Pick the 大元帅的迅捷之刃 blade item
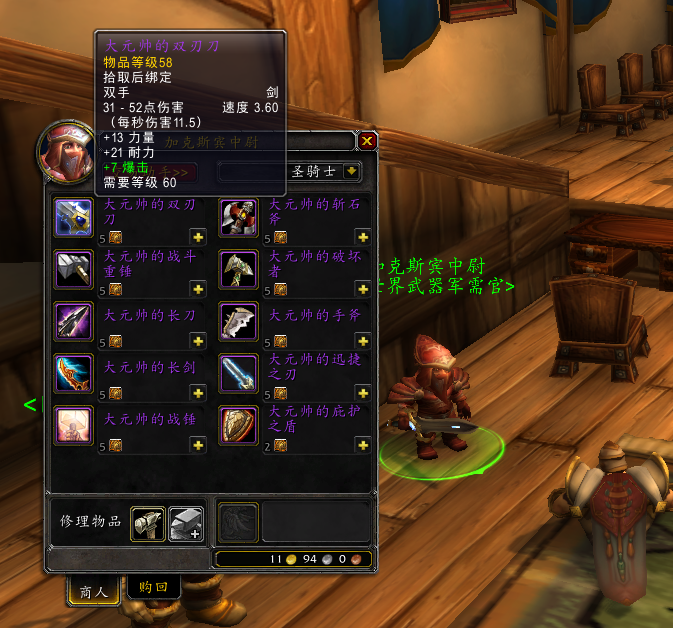Viewport: 673px width, 628px height. point(239,373)
